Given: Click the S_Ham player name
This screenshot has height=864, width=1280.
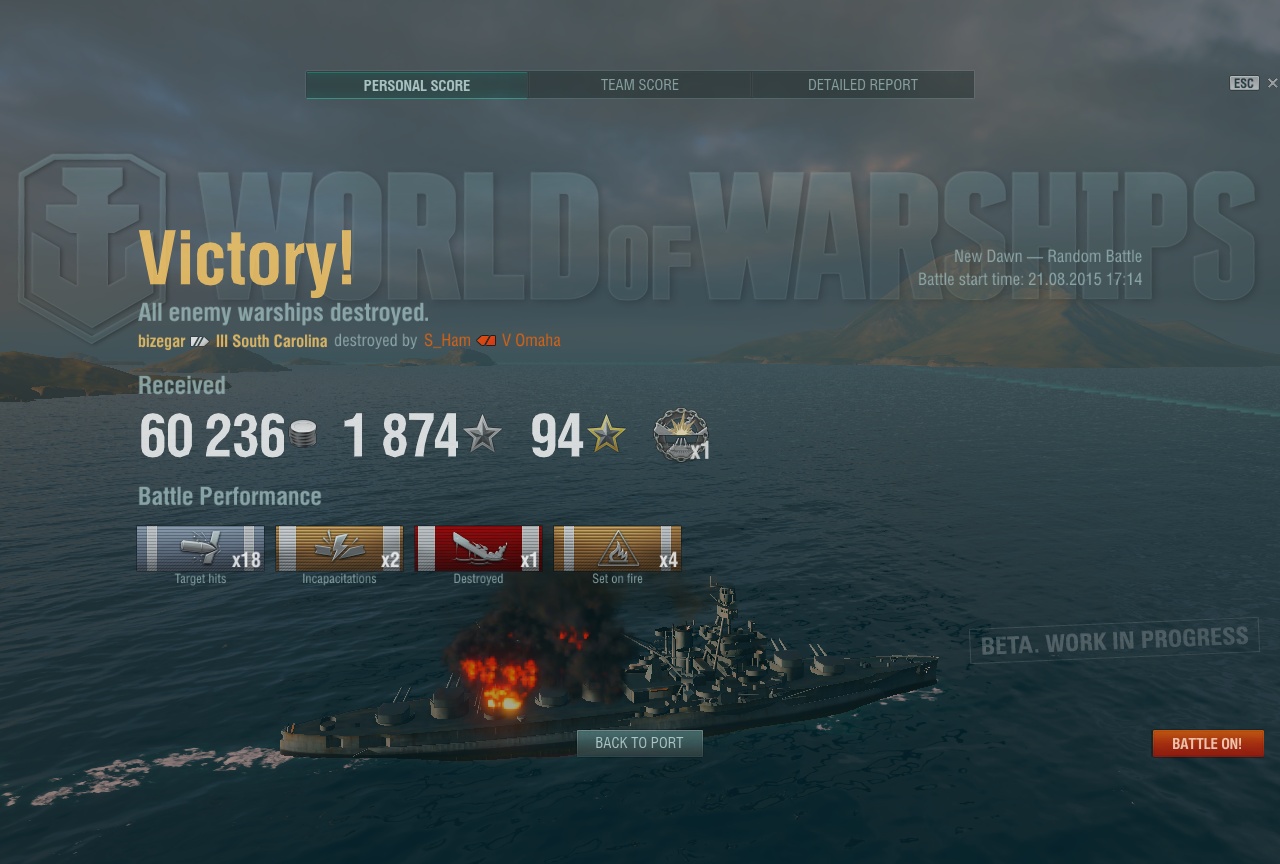Looking at the screenshot, I should [x=447, y=341].
